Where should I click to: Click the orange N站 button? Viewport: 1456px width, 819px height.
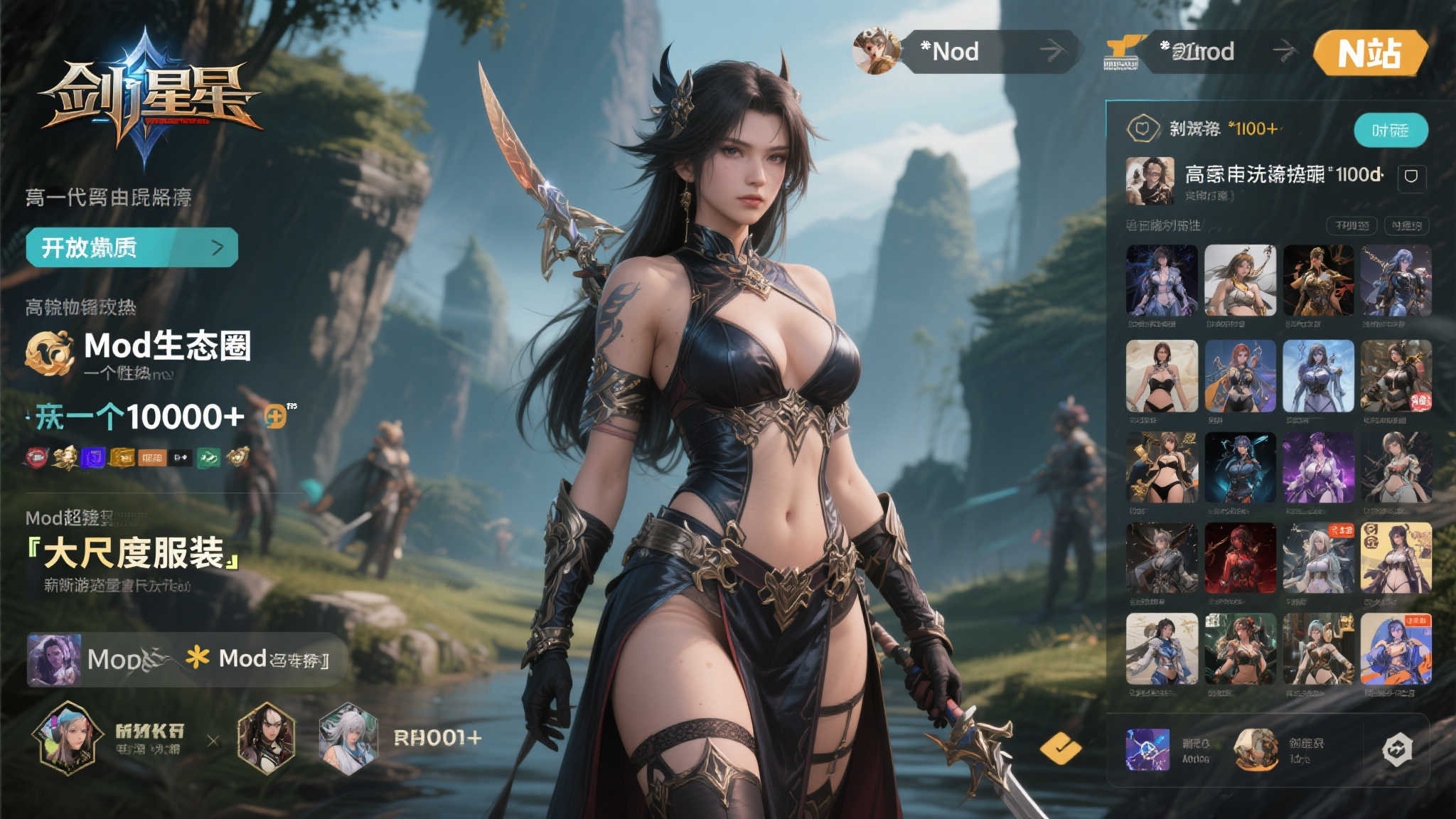click(1369, 53)
